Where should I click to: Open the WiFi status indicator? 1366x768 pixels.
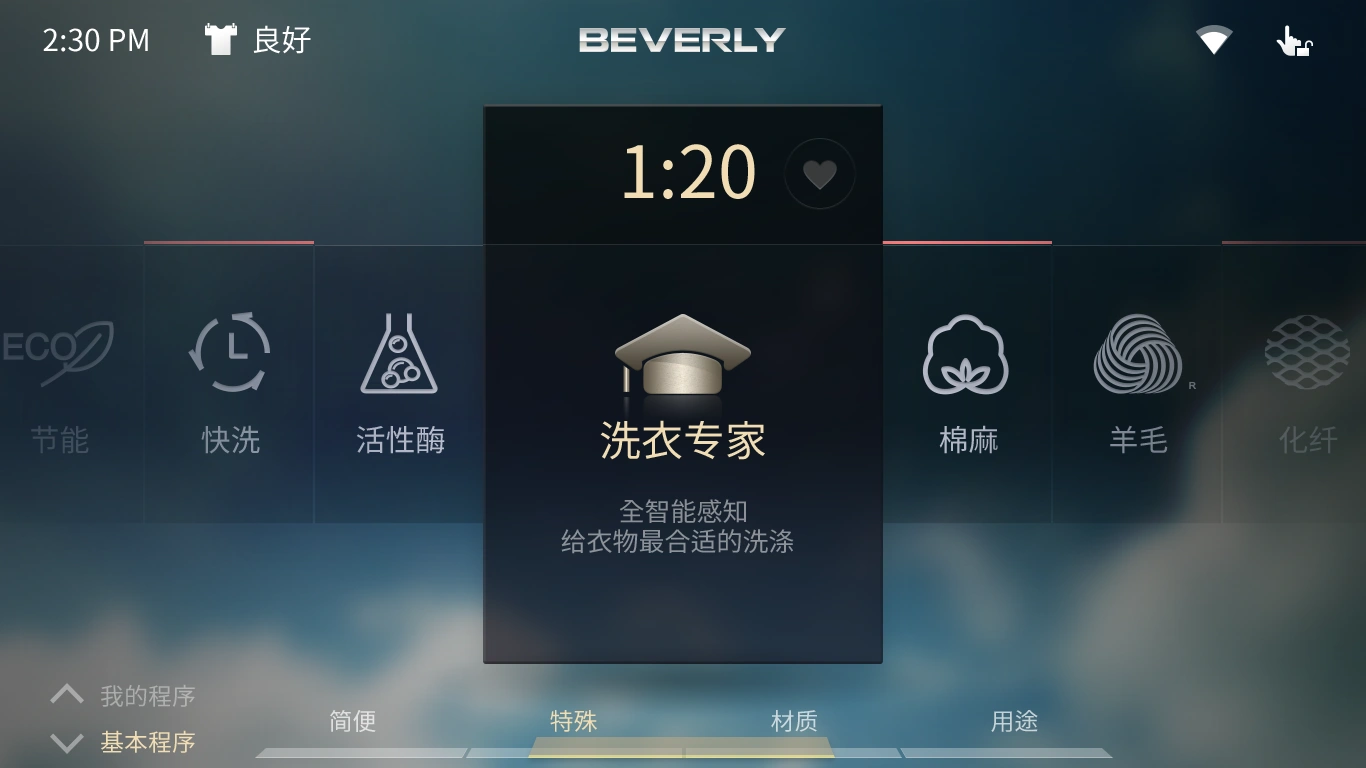[1213, 40]
